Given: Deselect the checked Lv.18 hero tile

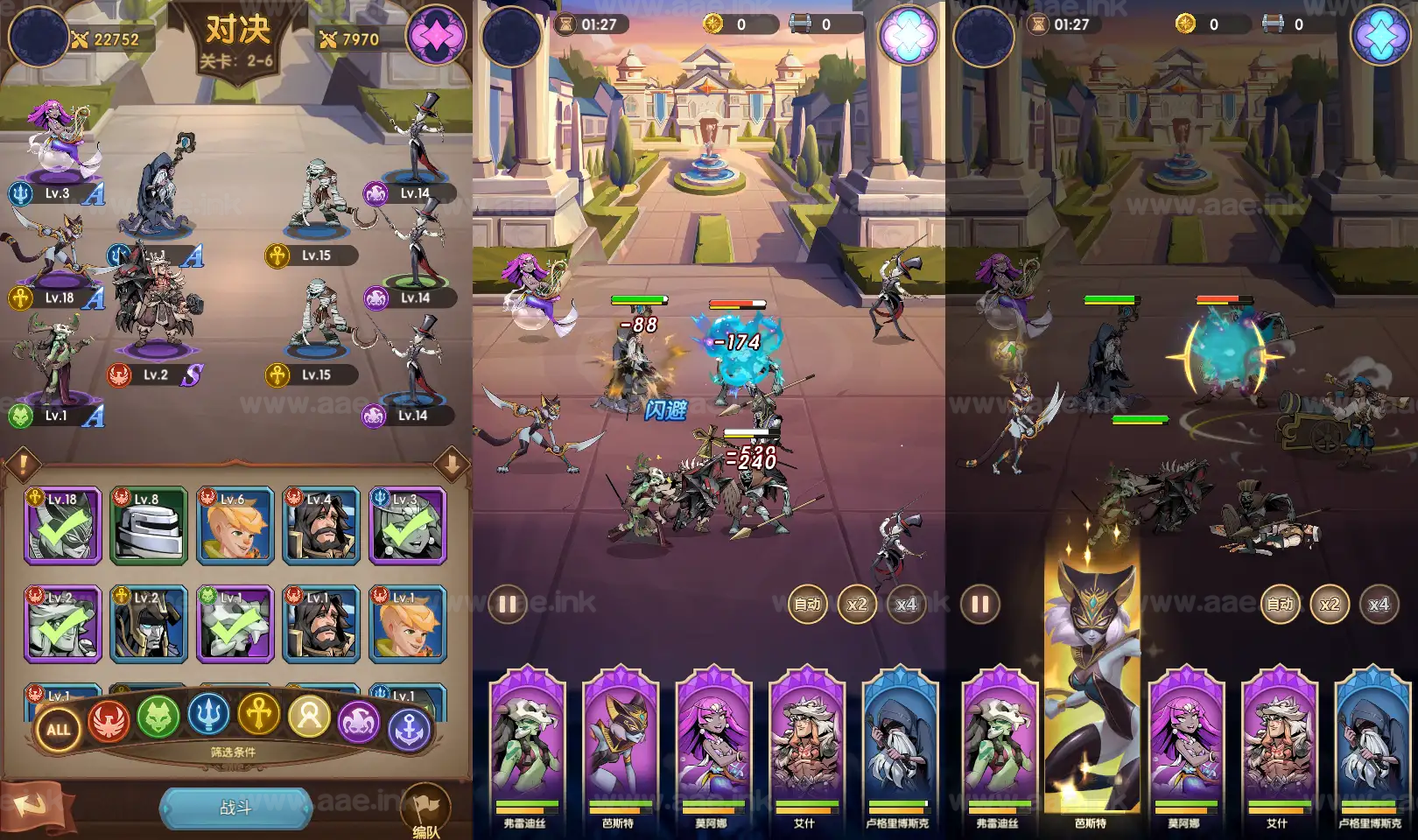Looking at the screenshot, I should point(63,525).
